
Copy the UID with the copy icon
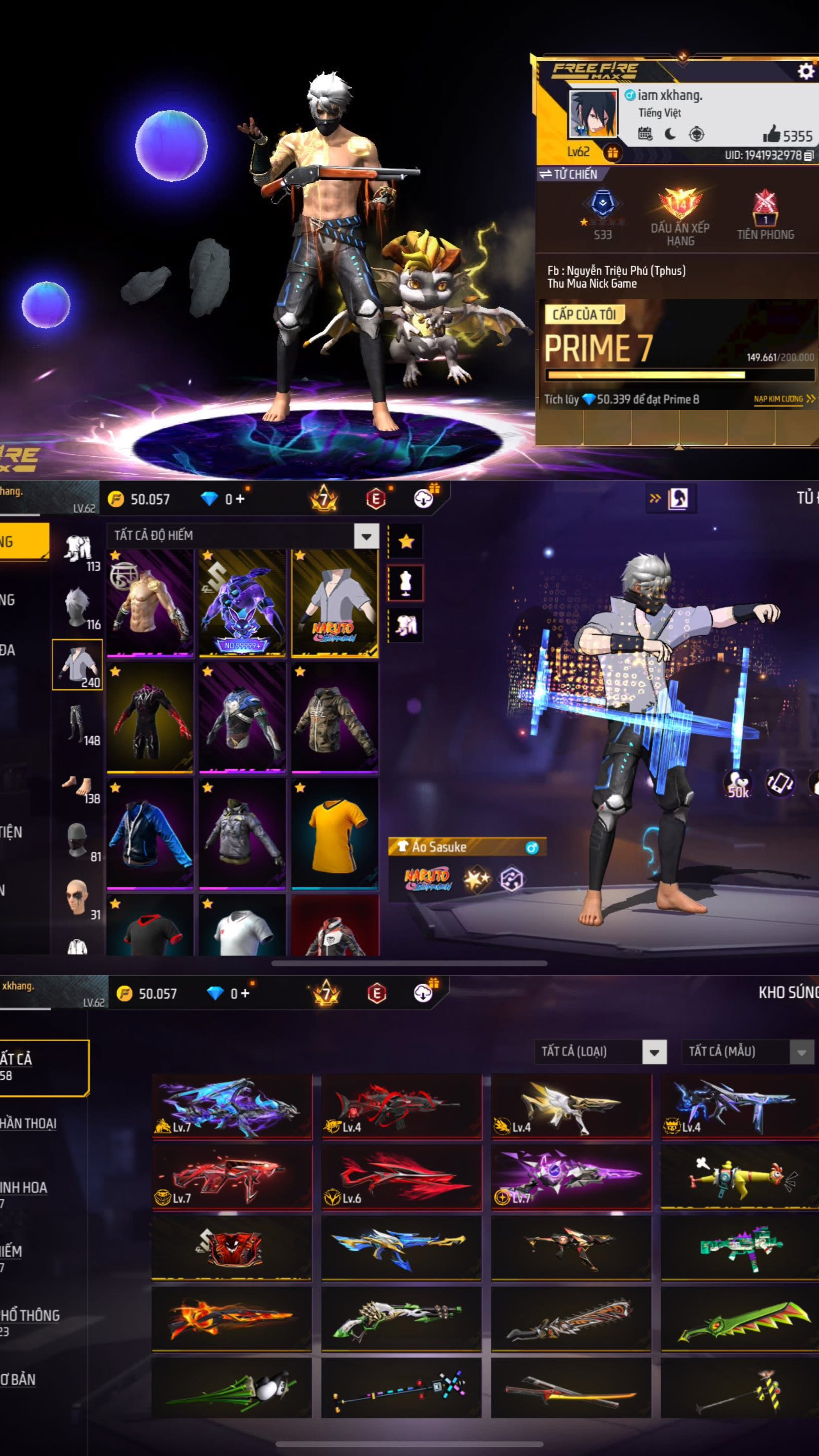pyautogui.click(x=809, y=155)
